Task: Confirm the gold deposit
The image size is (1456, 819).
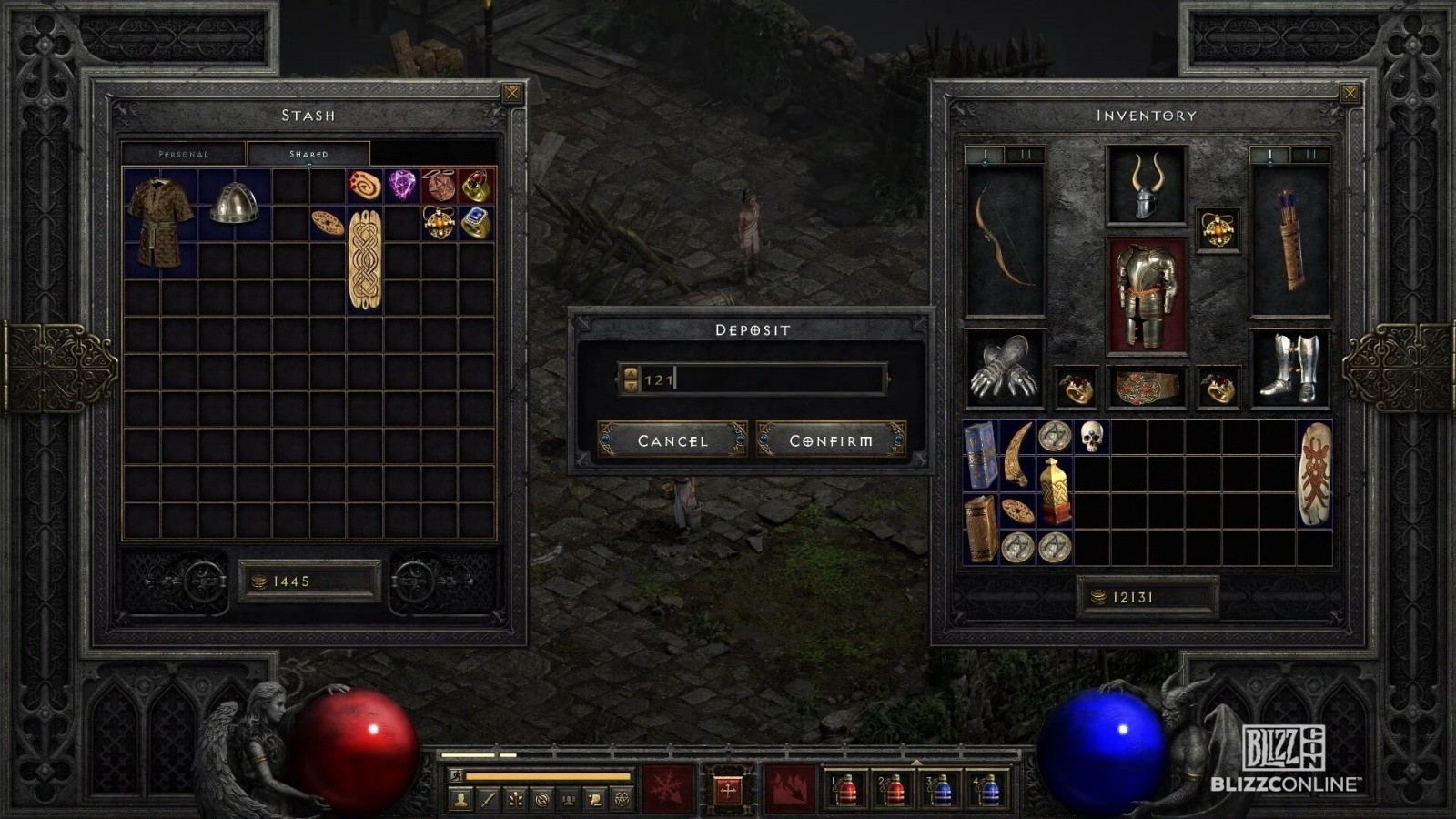Action: 831,440
